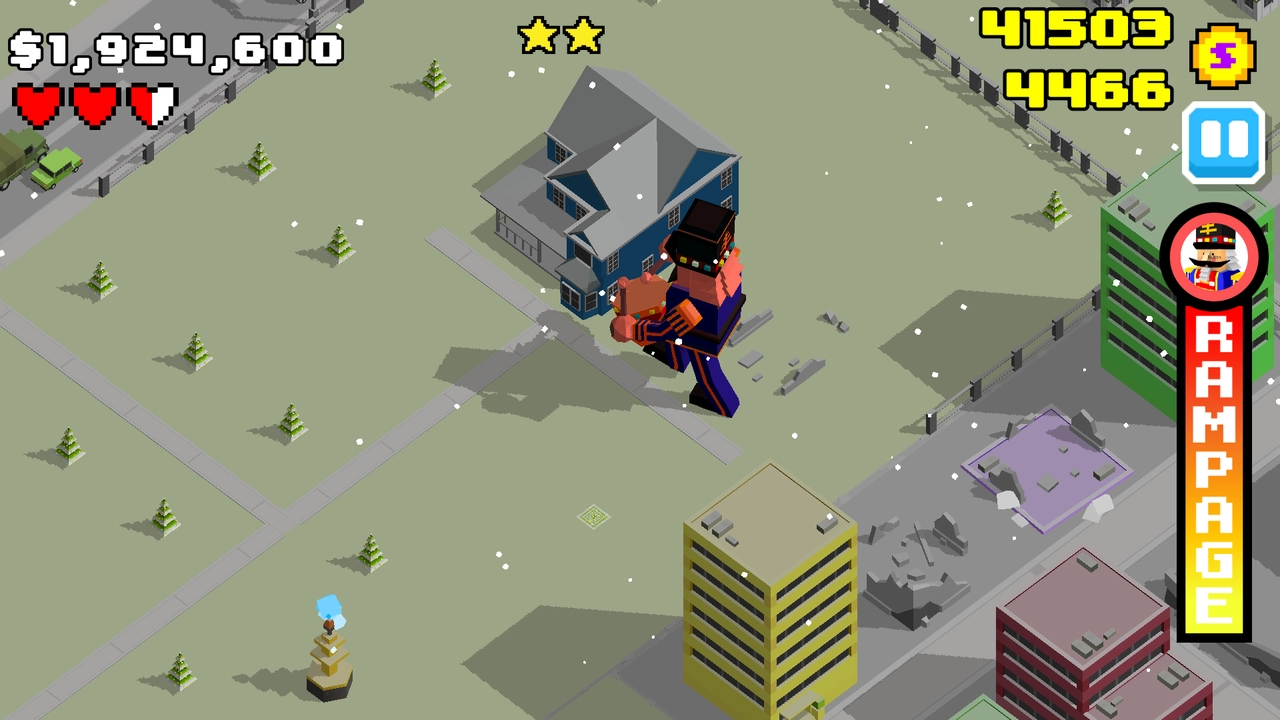Click the statue with blue marker
The width and height of the screenshot is (1280, 720).
[x=328, y=655]
